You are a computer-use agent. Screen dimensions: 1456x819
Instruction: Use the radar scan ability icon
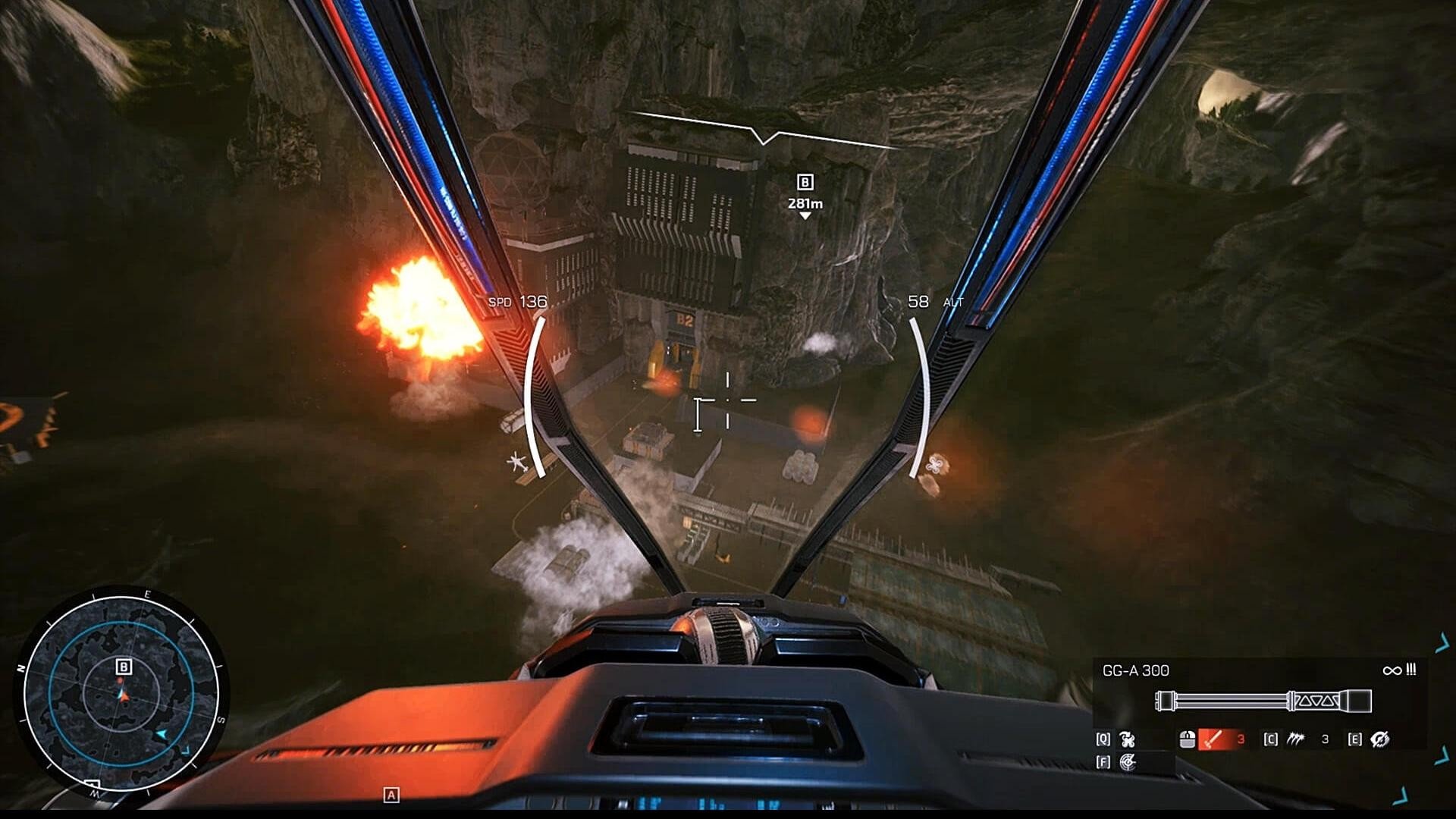point(1128,762)
